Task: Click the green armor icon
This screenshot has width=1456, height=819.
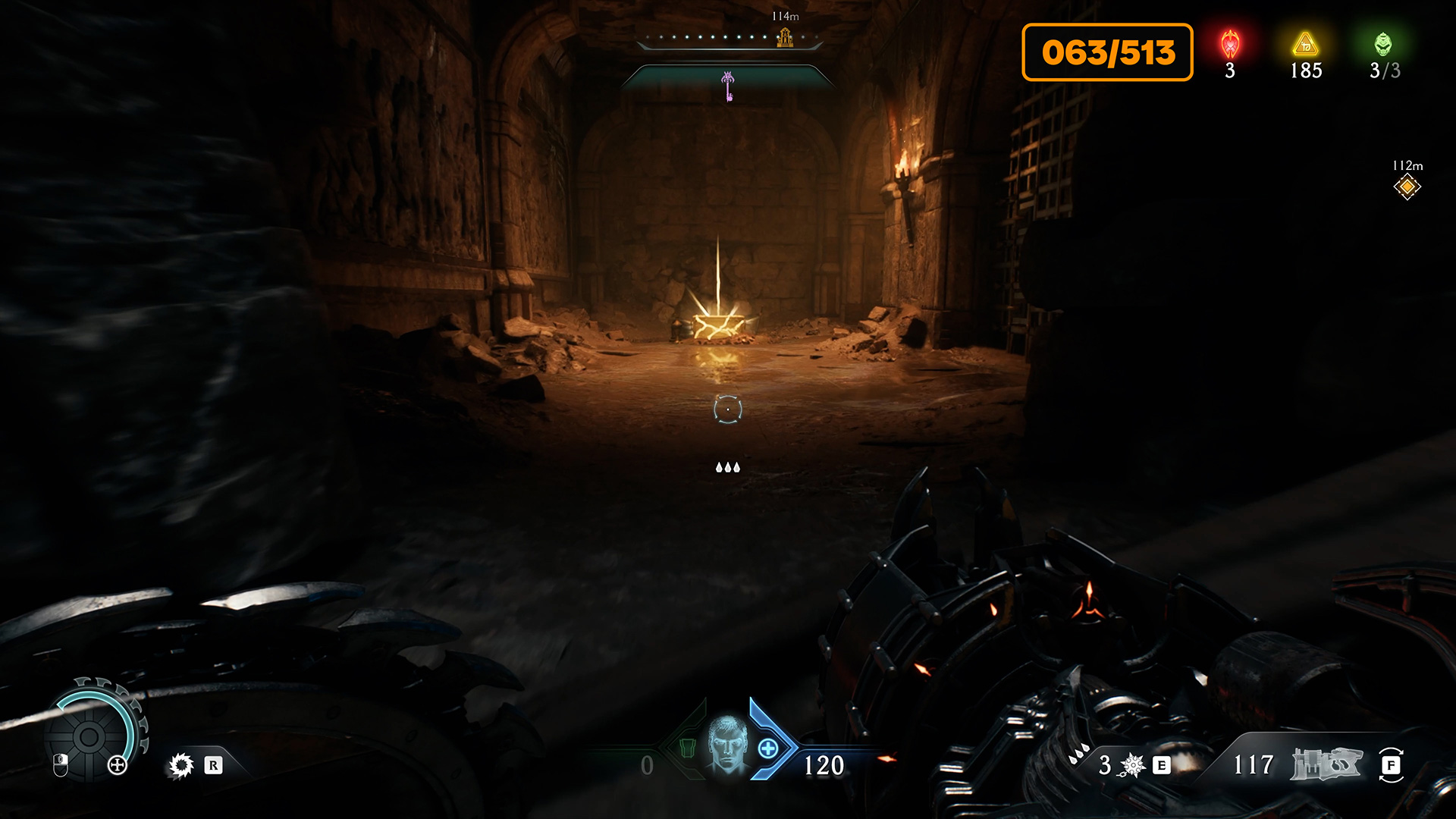Action: (x=688, y=748)
